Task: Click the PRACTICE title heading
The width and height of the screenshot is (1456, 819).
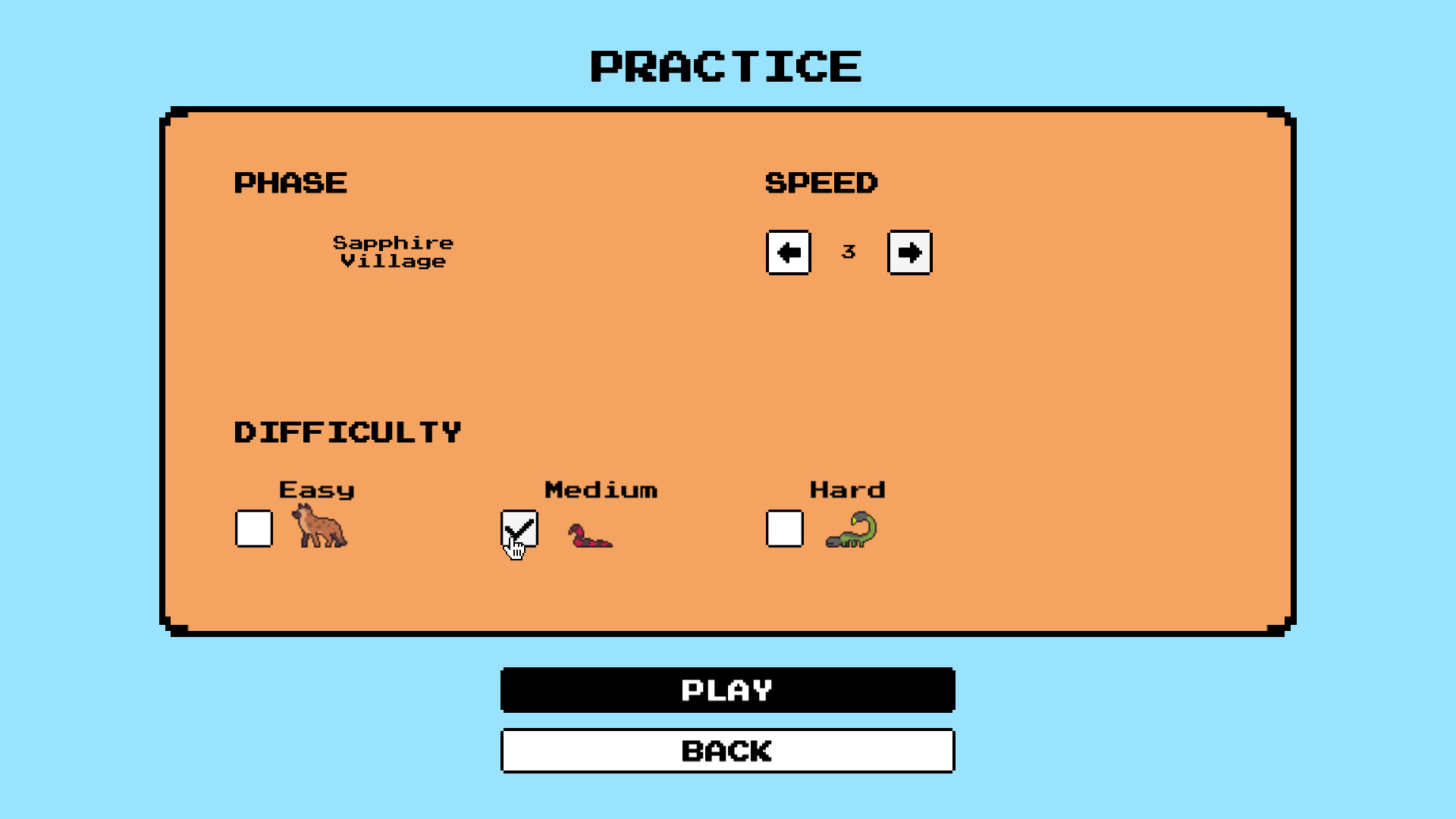Action: point(726,67)
